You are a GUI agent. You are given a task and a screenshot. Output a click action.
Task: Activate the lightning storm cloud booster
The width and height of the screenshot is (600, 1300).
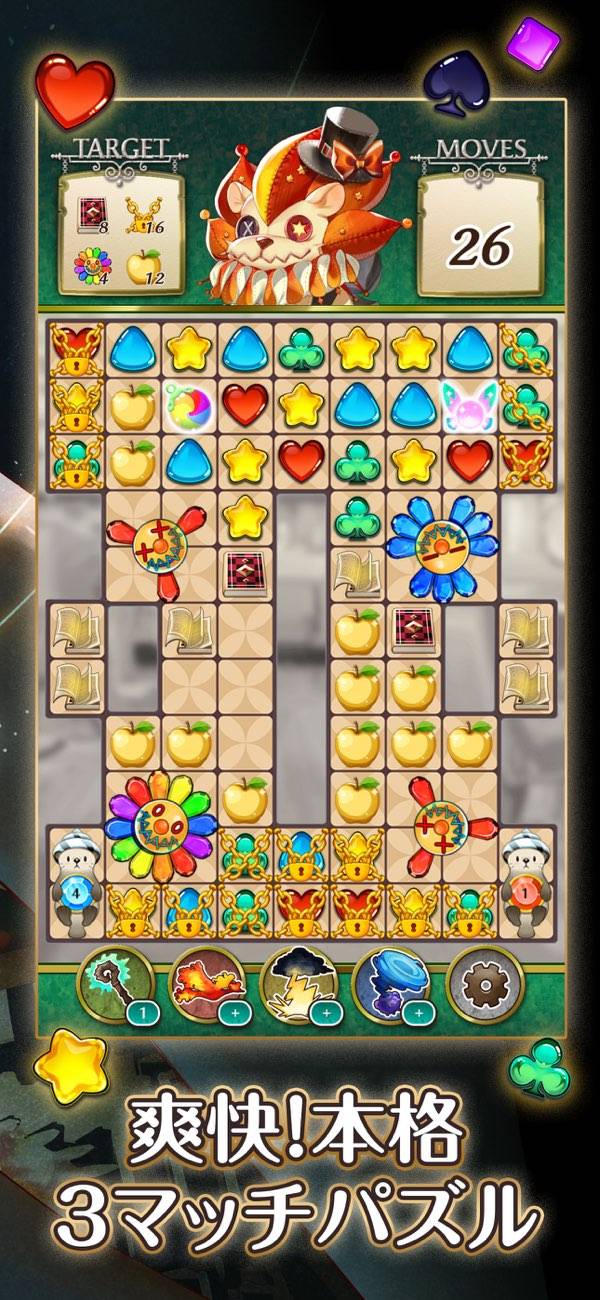(x=298, y=982)
